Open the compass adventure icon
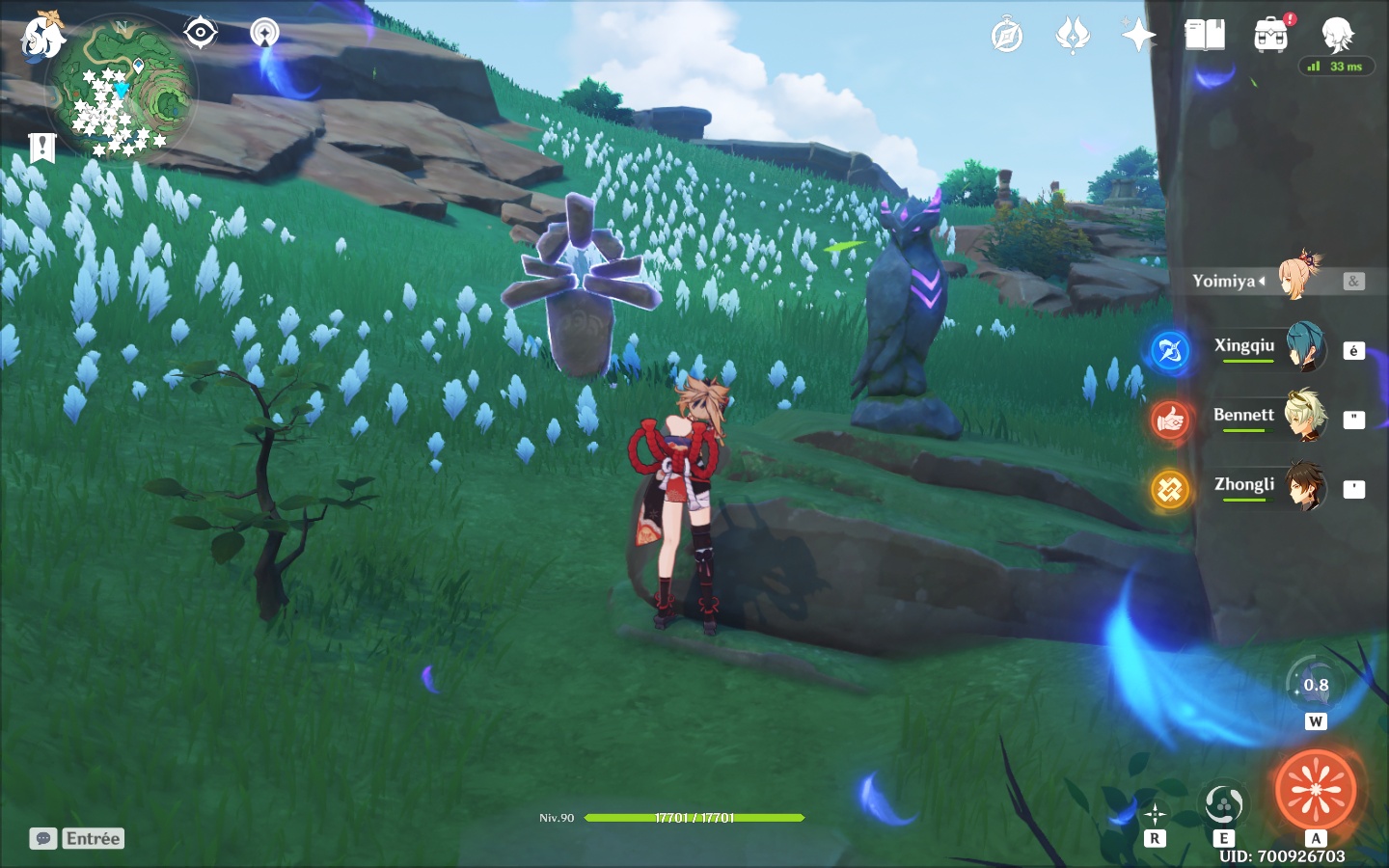 click(x=1007, y=36)
